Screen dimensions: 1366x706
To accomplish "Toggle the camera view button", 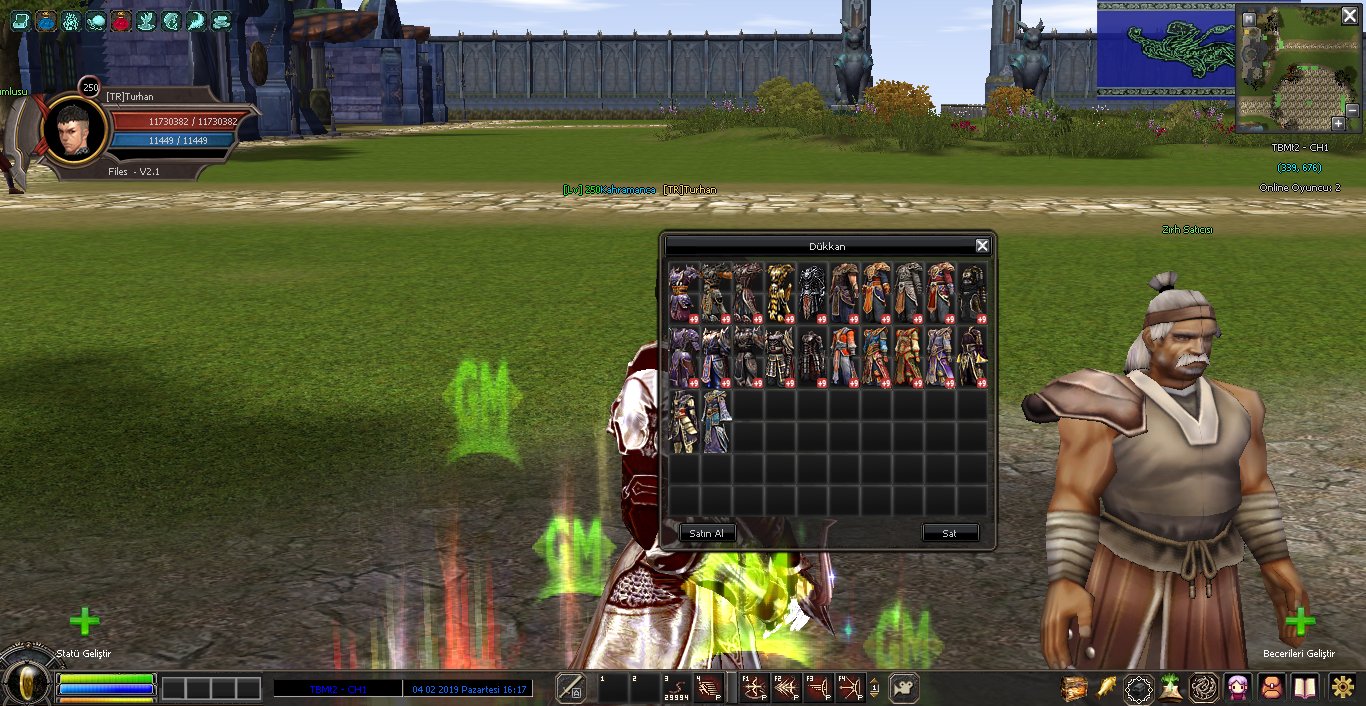I will 903,688.
